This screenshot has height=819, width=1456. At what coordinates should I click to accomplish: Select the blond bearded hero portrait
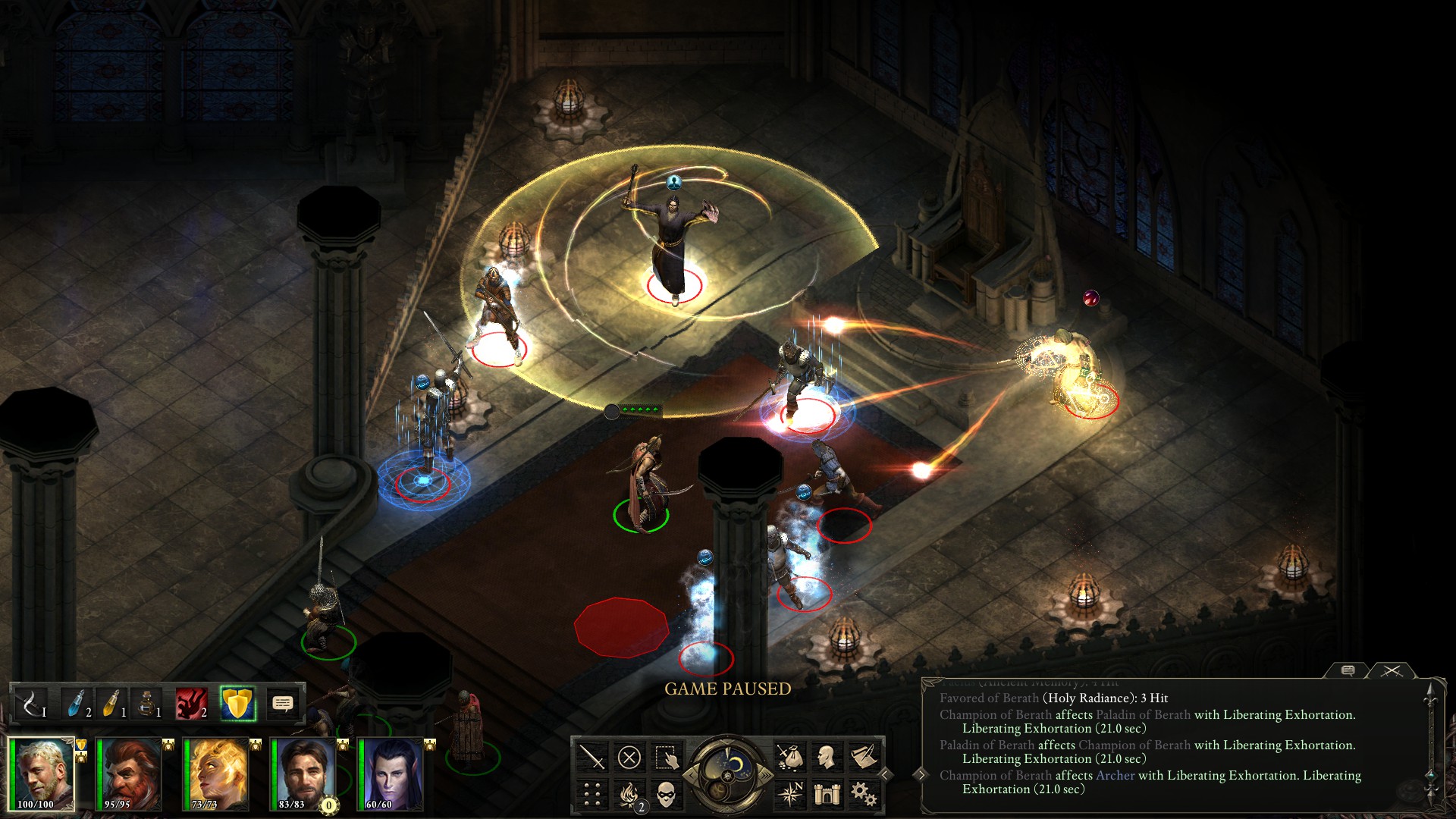42,773
